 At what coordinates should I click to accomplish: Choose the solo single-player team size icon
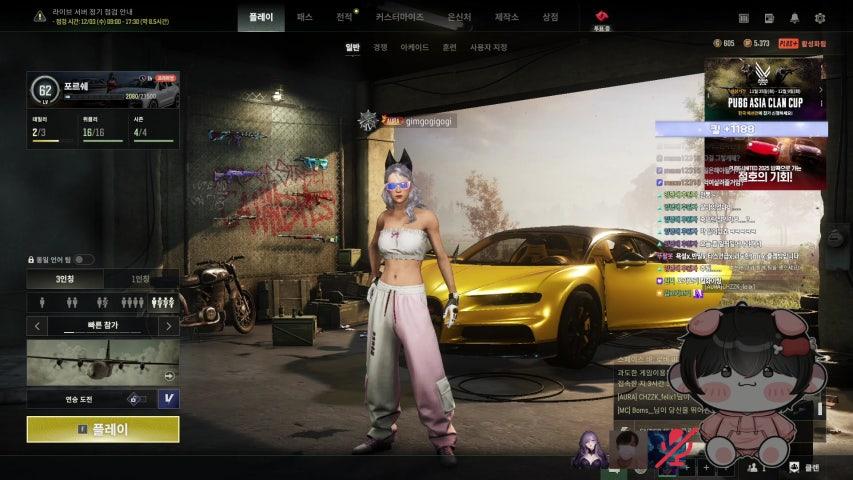42,301
